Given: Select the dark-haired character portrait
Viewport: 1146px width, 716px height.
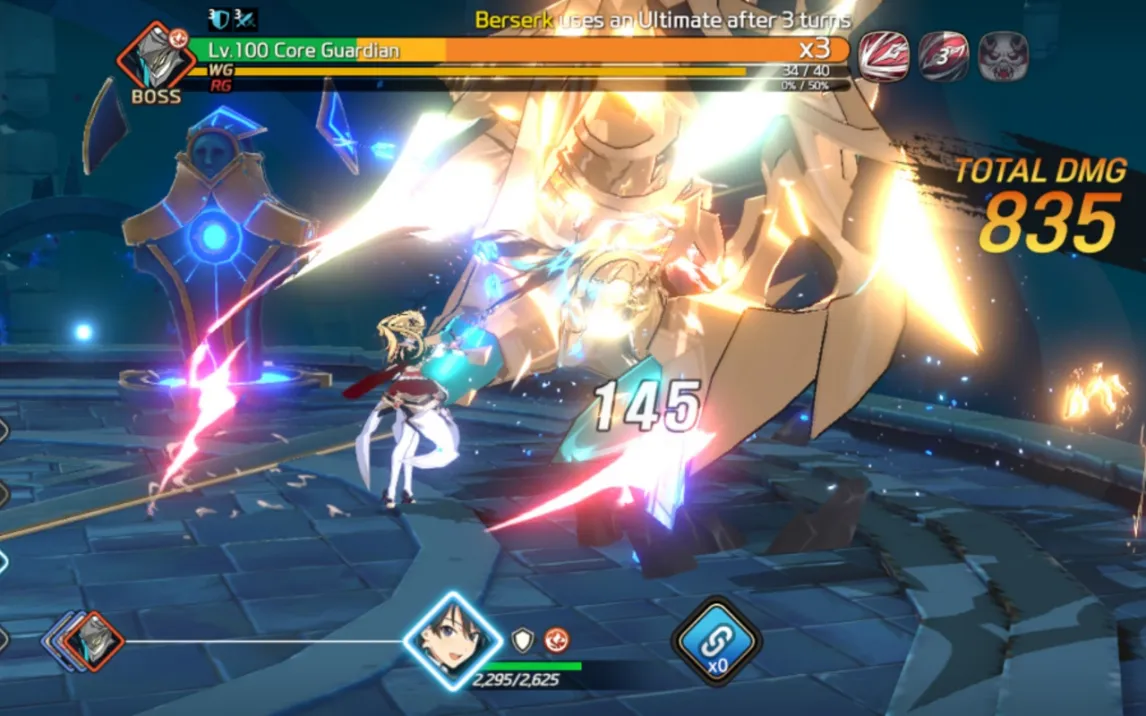Looking at the screenshot, I should coord(452,640).
